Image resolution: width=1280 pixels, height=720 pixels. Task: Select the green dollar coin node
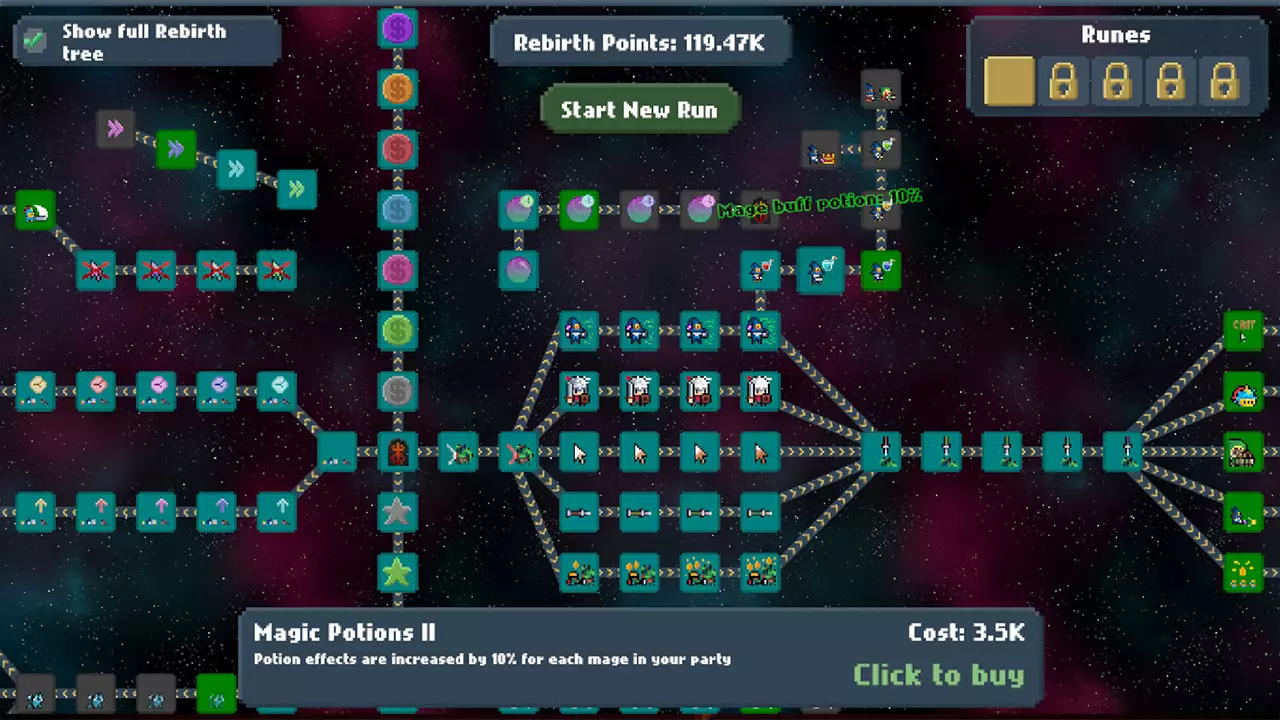pyautogui.click(x=398, y=330)
